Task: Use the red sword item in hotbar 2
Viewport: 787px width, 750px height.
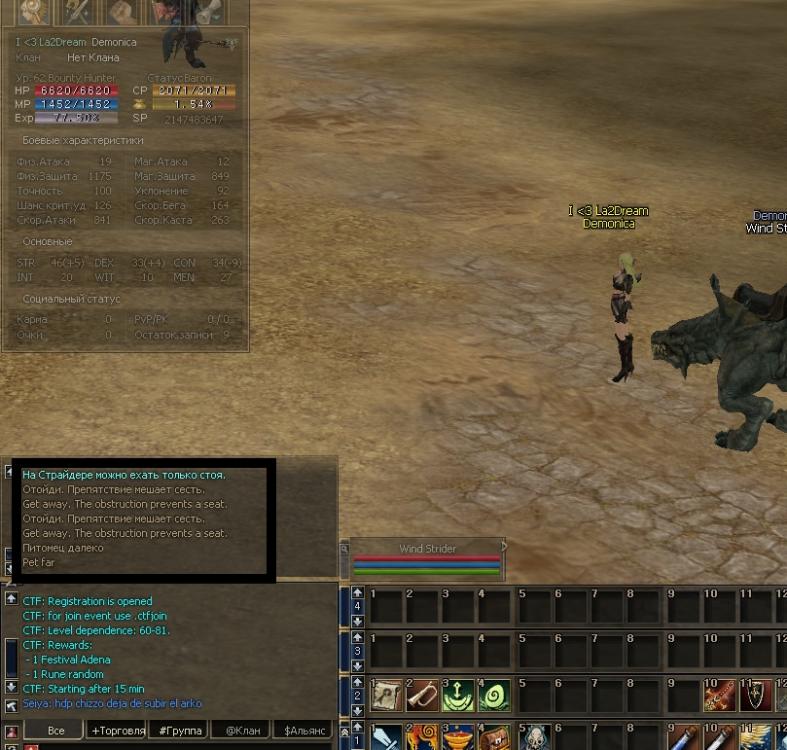Action: pos(719,696)
